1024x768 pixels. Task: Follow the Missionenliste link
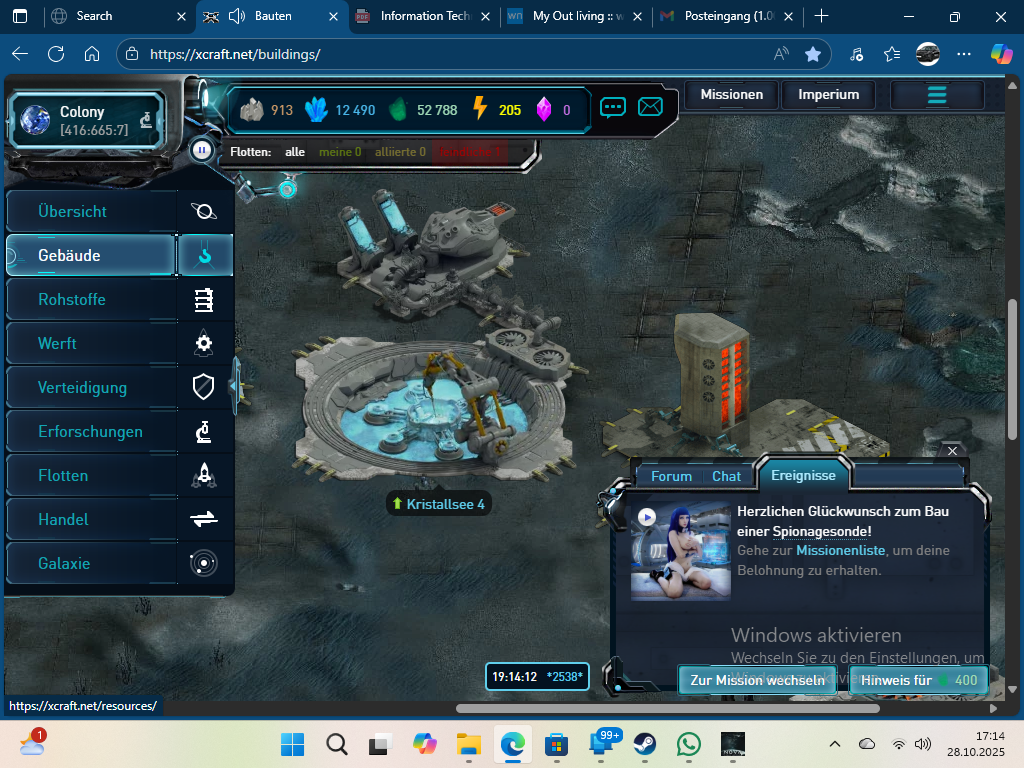pos(840,550)
